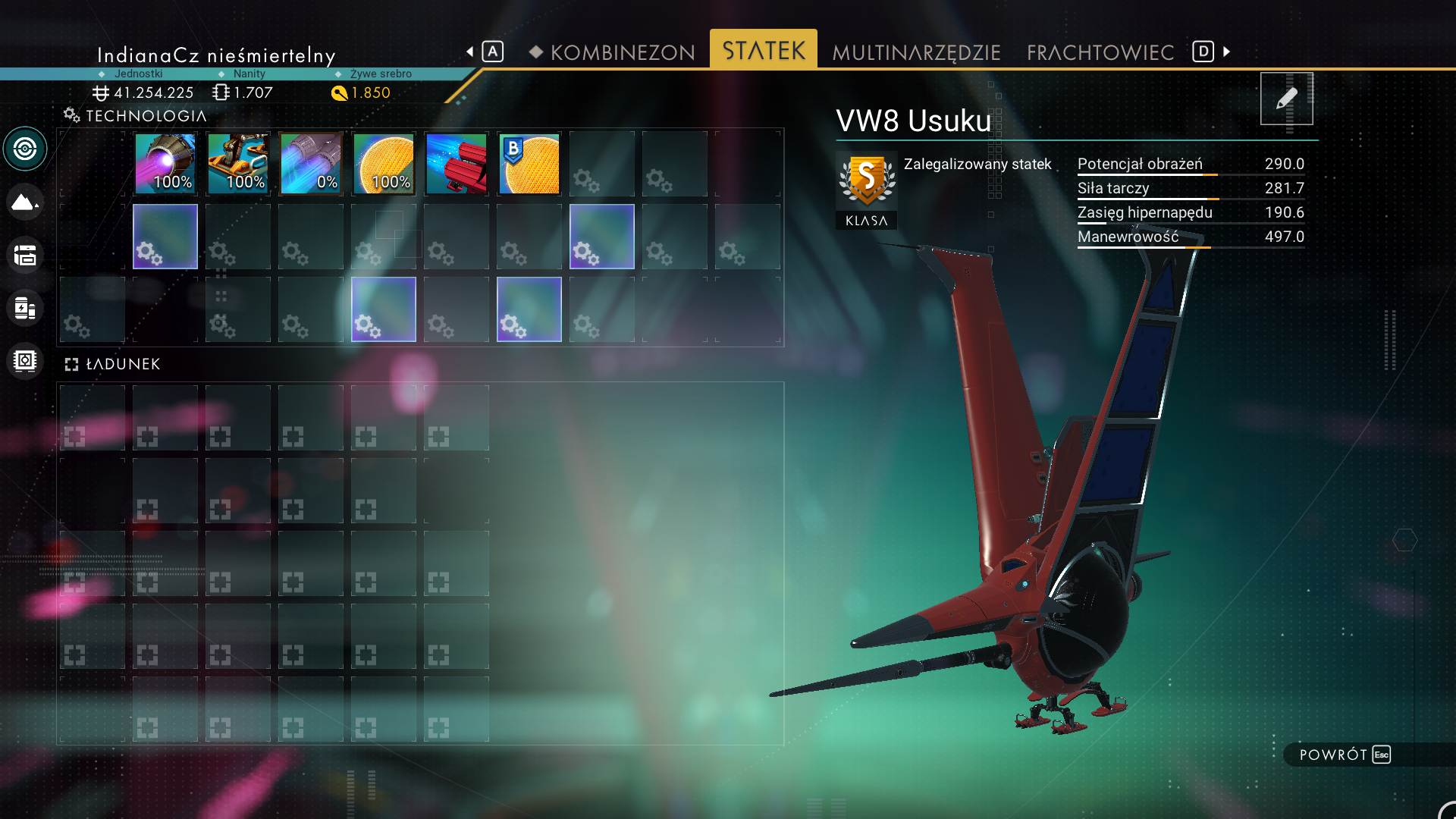Click an empty slot under ŁADUNEK
Image resolution: width=1456 pixels, height=819 pixels.
pyautogui.click(x=92, y=417)
